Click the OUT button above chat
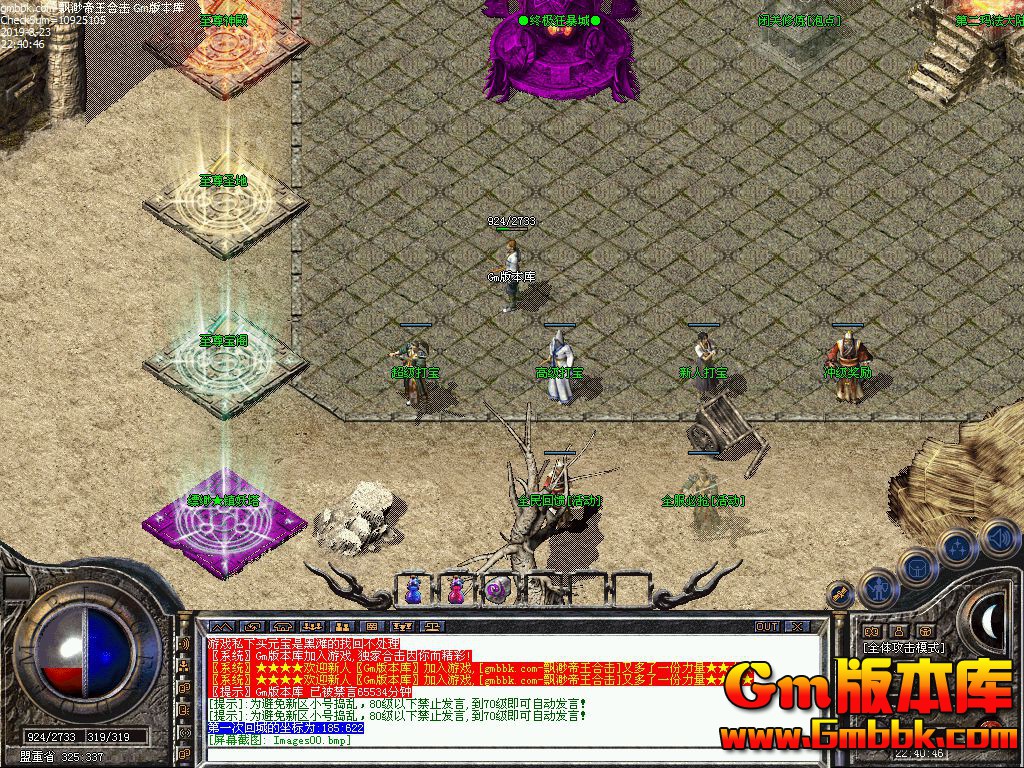Screen dimensions: 1024x768 [x=766, y=626]
